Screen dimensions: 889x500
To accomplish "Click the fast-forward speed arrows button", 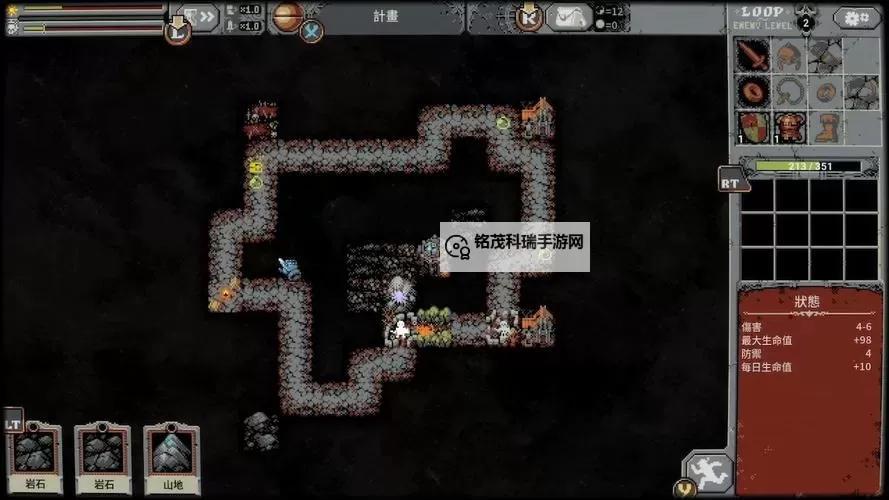I will pyautogui.click(x=203, y=17).
